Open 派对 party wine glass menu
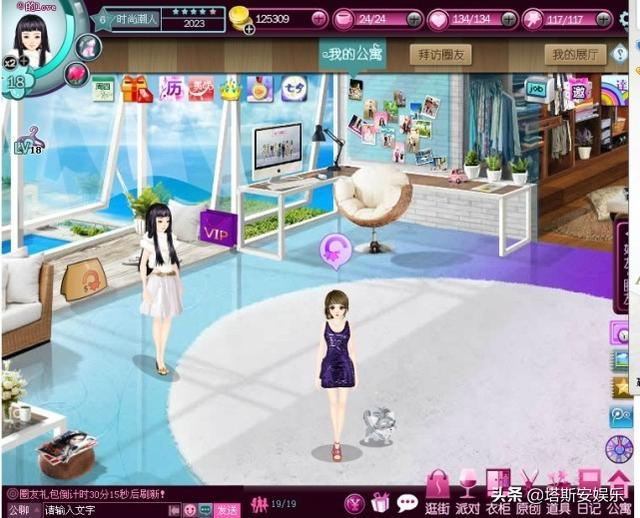Image resolution: width=640 pixels, height=518 pixels. click(467, 492)
